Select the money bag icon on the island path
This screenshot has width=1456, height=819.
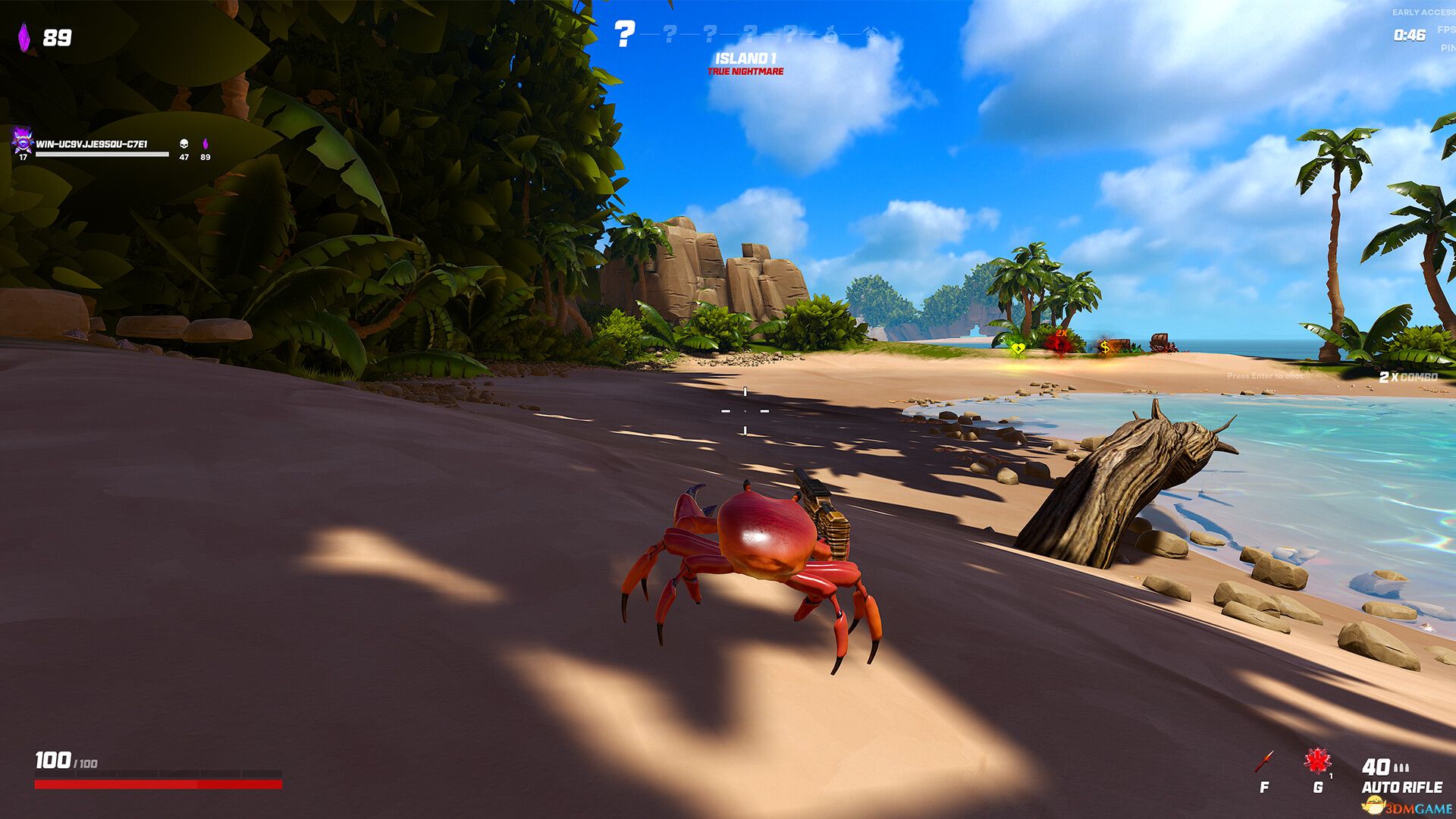point(830,33)
